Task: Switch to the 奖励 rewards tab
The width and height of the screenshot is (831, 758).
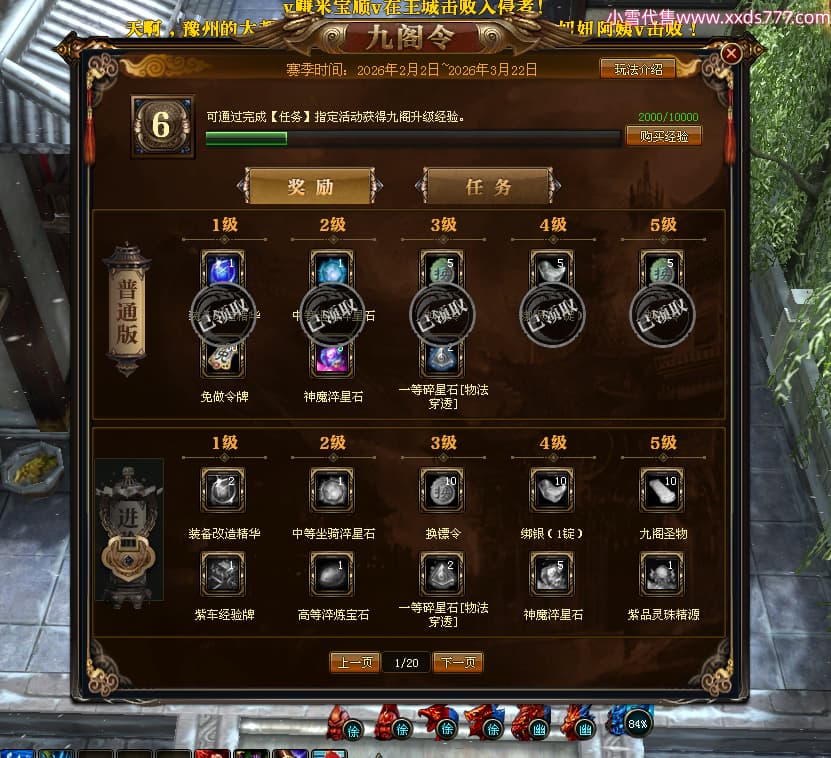Action: pyautogui.click(x=310, y=187)
